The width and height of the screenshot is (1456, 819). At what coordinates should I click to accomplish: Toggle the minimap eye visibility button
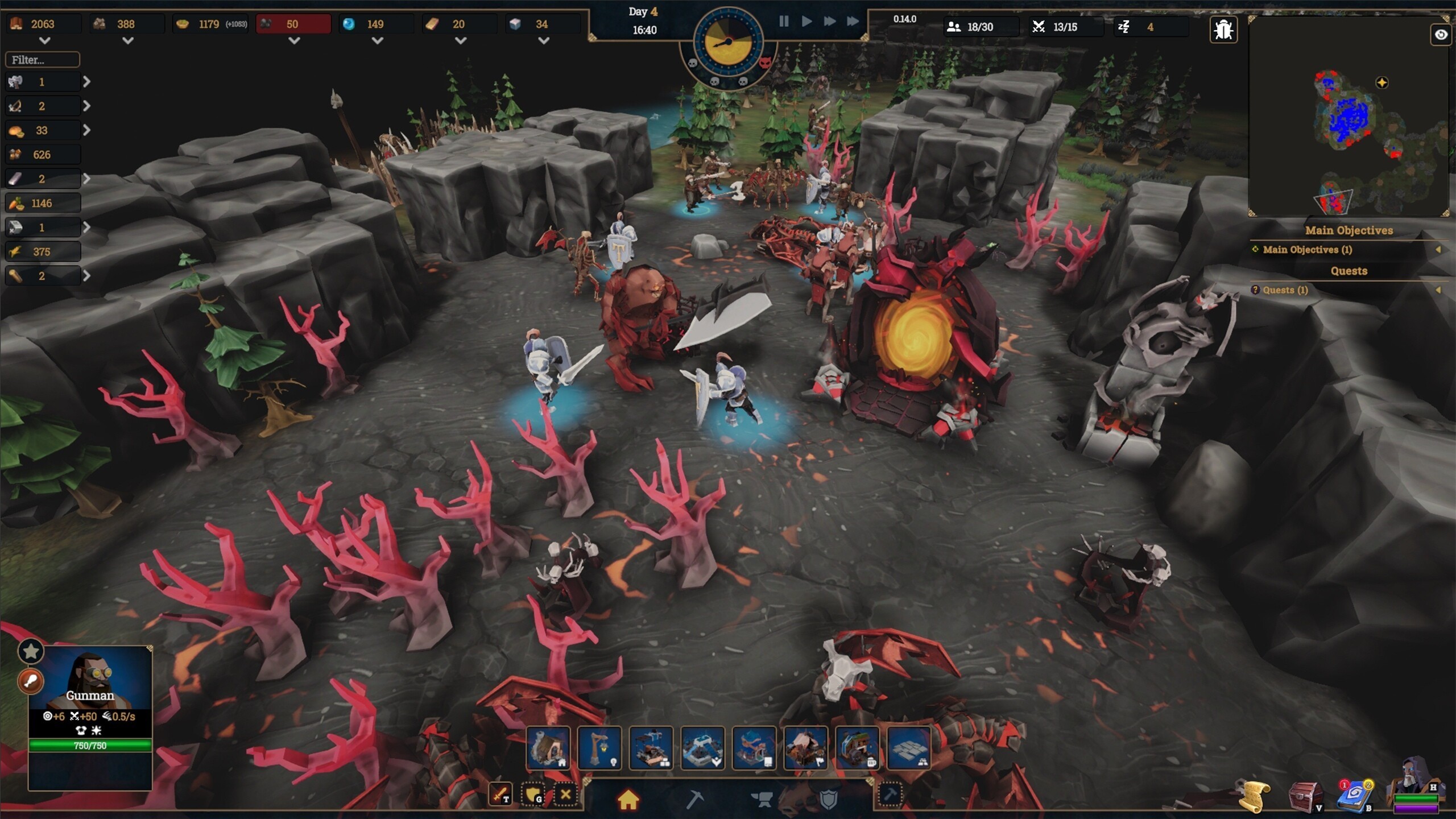click(1441, 35)
